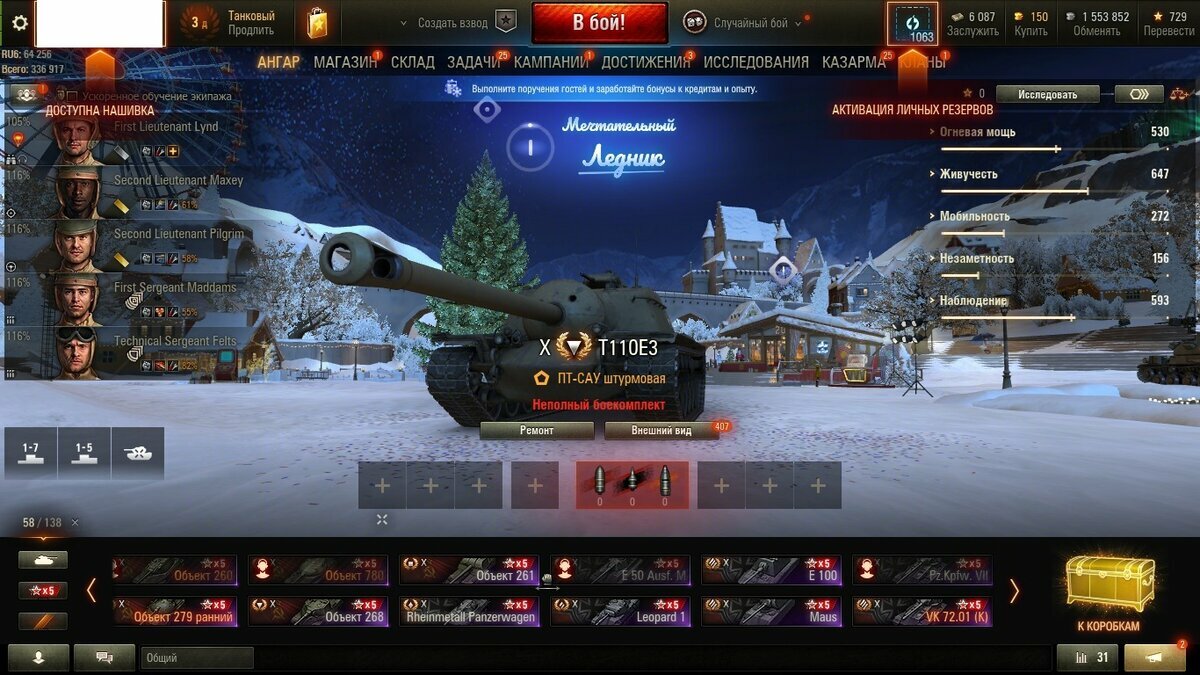Open the КАМПАНИИ tab
The image size is (1200, 675).
550,62
